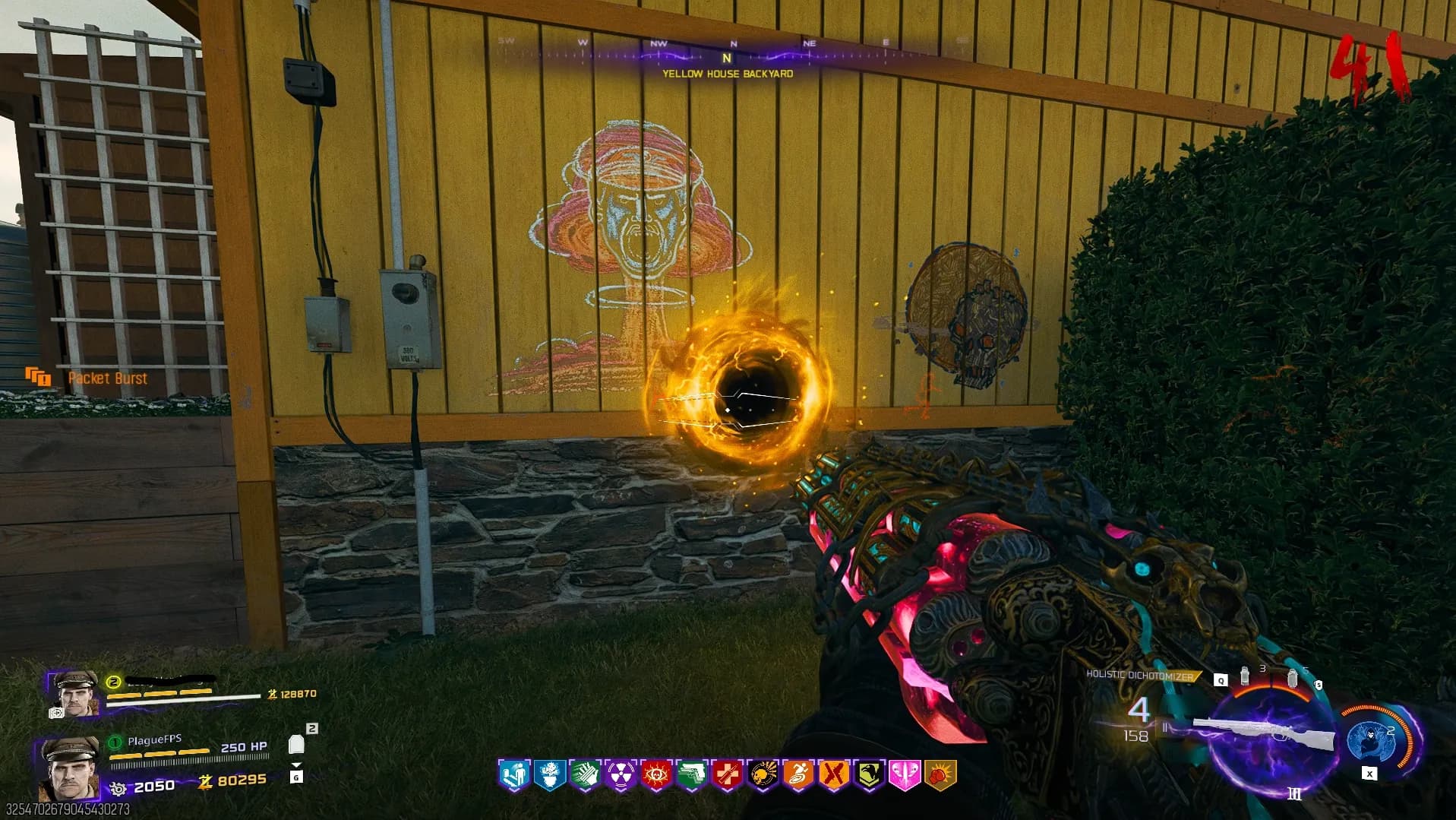1456x820 pixels.
Task: Click the Quick Revive red cross perk
Action: pos(727,775)
